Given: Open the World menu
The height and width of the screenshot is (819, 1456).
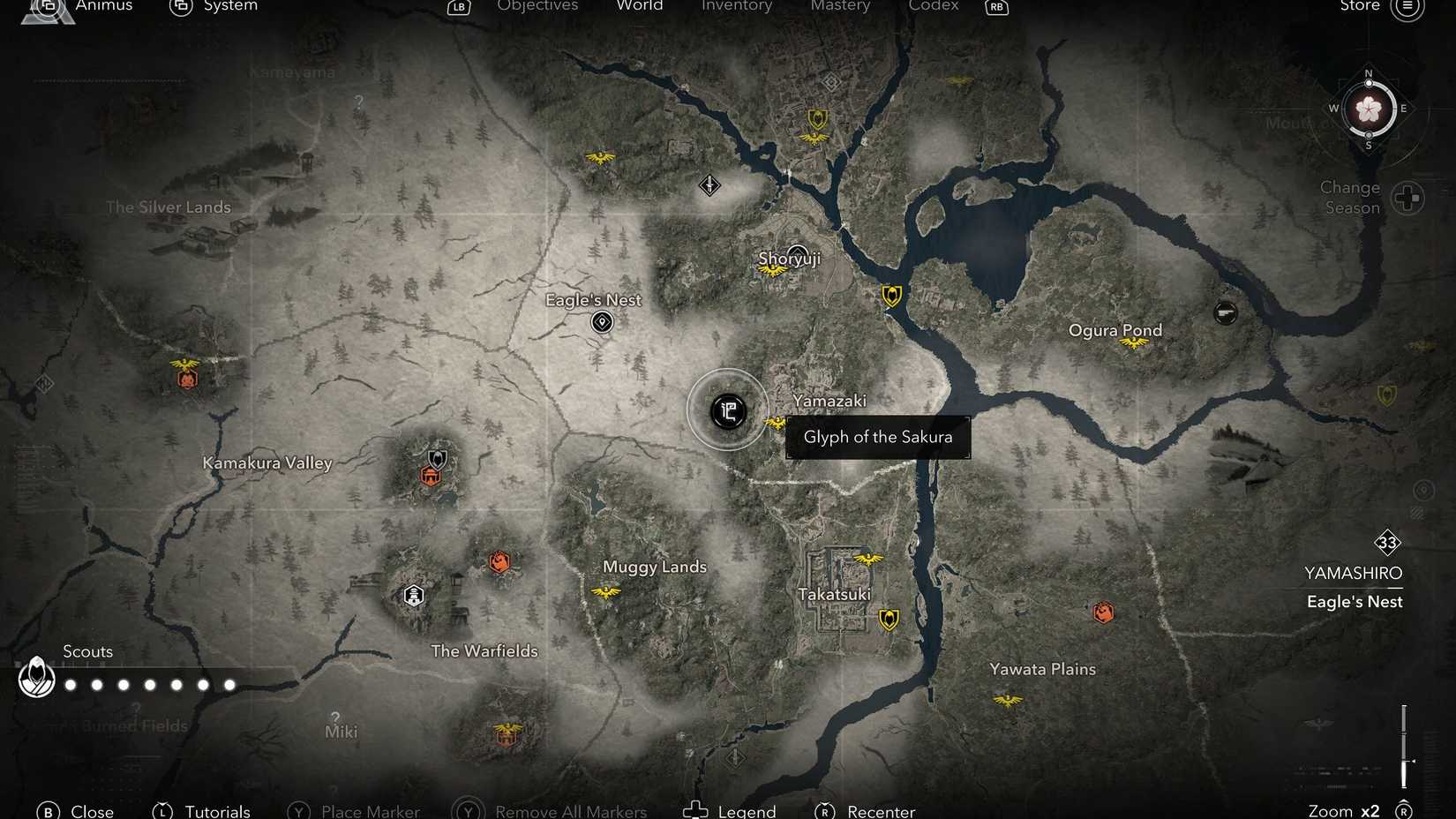Looking at the screenshot, I should tap(639, 6).
